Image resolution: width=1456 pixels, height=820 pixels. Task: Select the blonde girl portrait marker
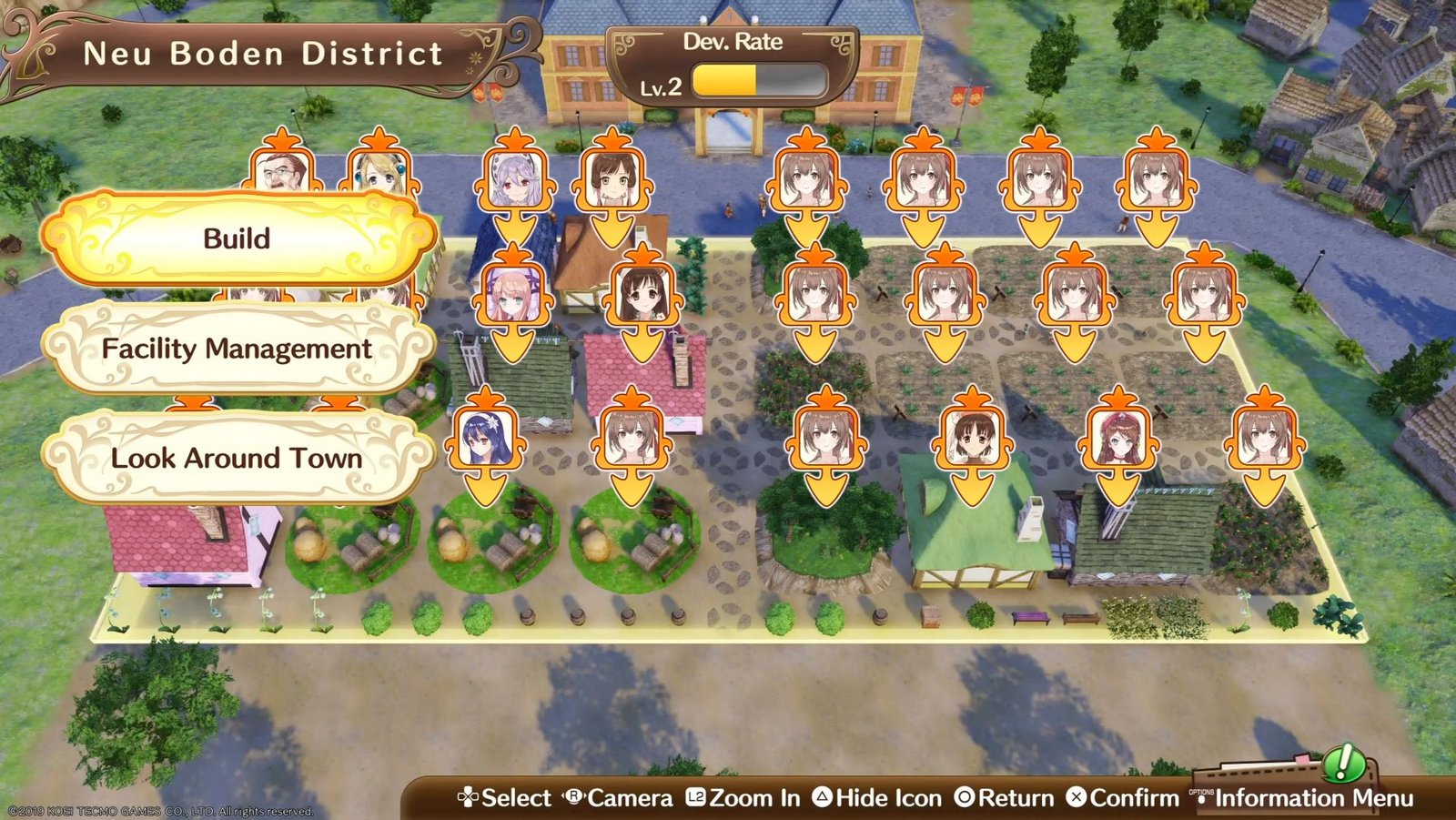click(379, 171)
